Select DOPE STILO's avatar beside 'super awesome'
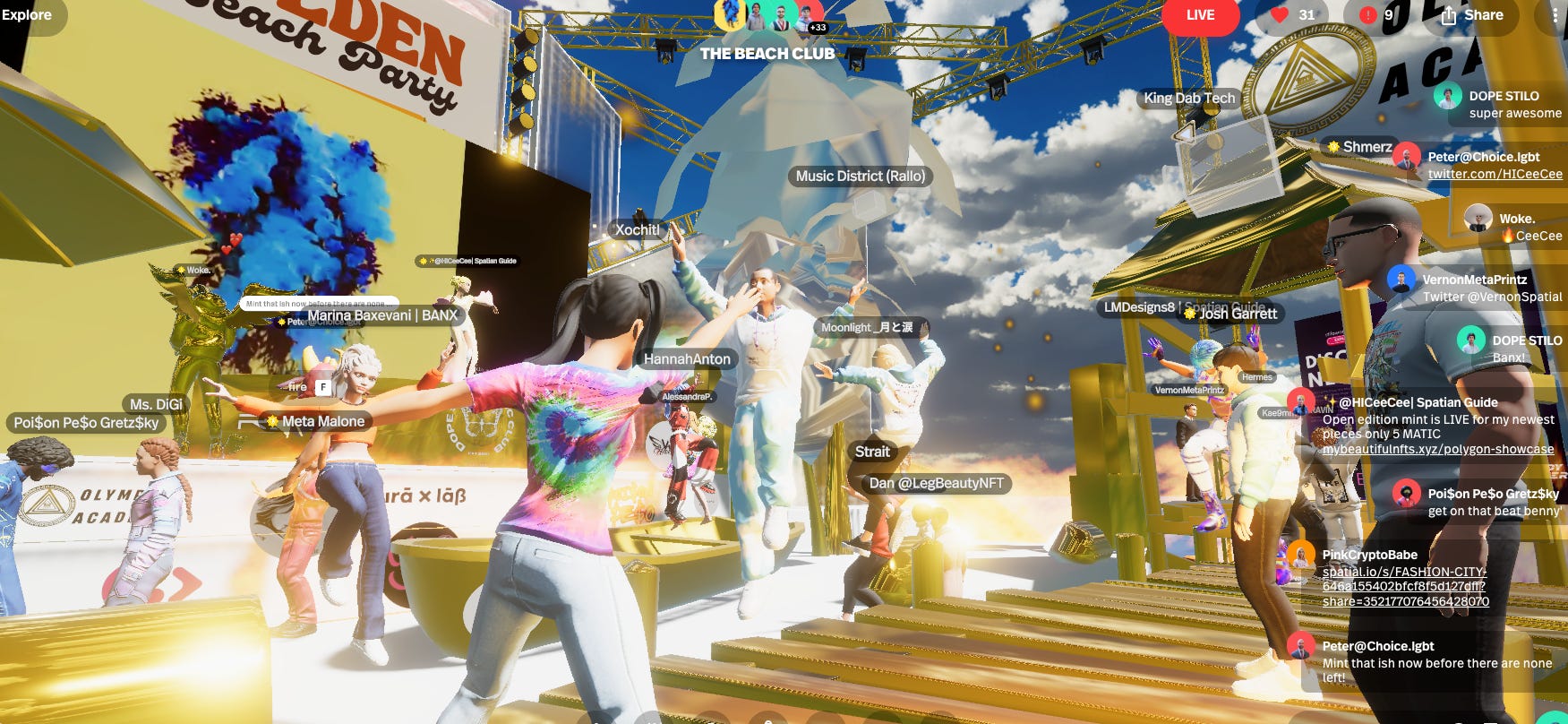1568x724 pixels. pyautogui.click(x=1448, y=96)
